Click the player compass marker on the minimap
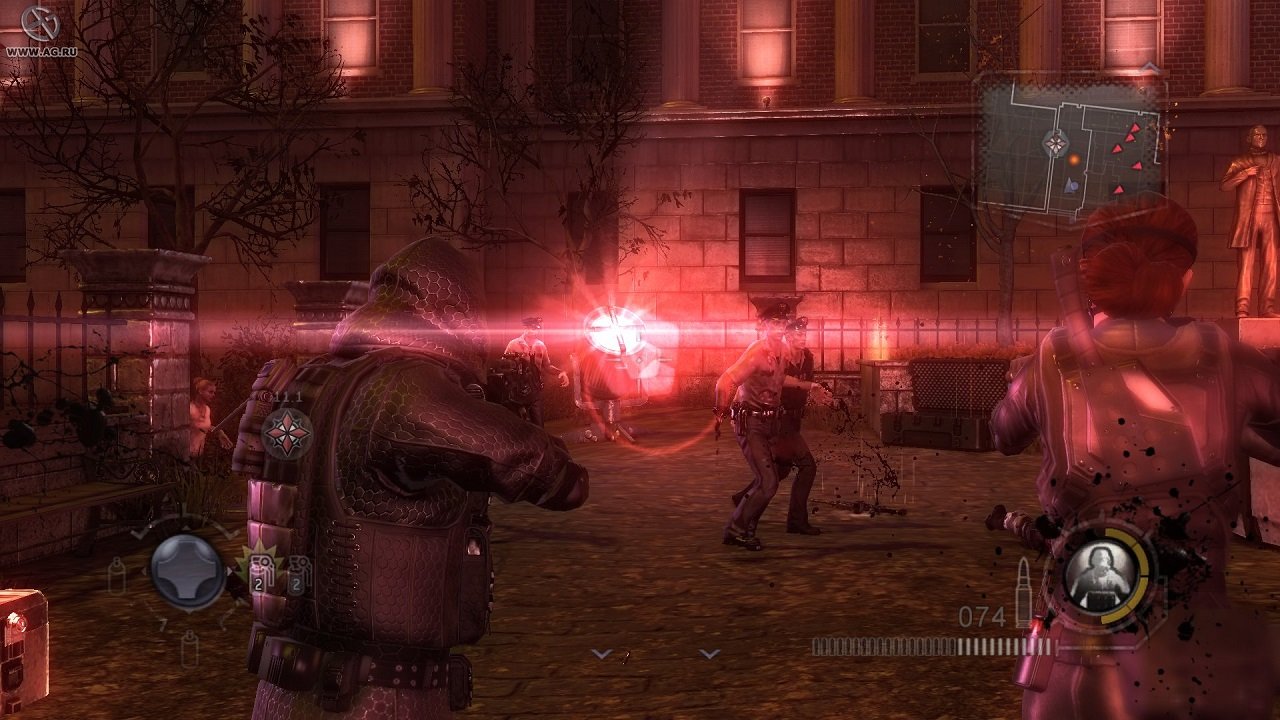 pos(1055,143)
